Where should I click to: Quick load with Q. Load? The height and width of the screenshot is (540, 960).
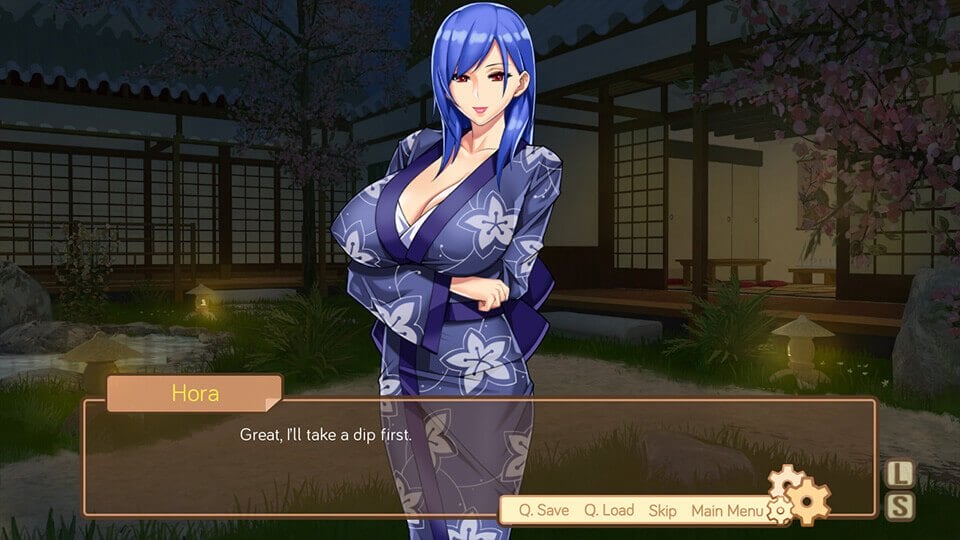point(609,510)
